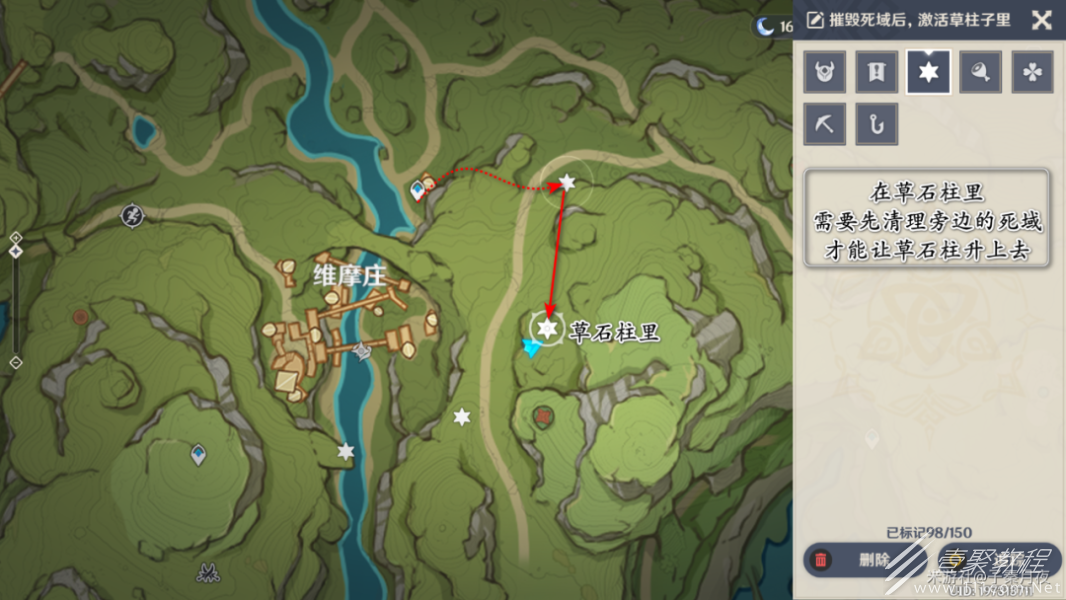Open the running figure challenge marker
The width and height of the screenshot is (1066, 600).
[x=132, y=215]
